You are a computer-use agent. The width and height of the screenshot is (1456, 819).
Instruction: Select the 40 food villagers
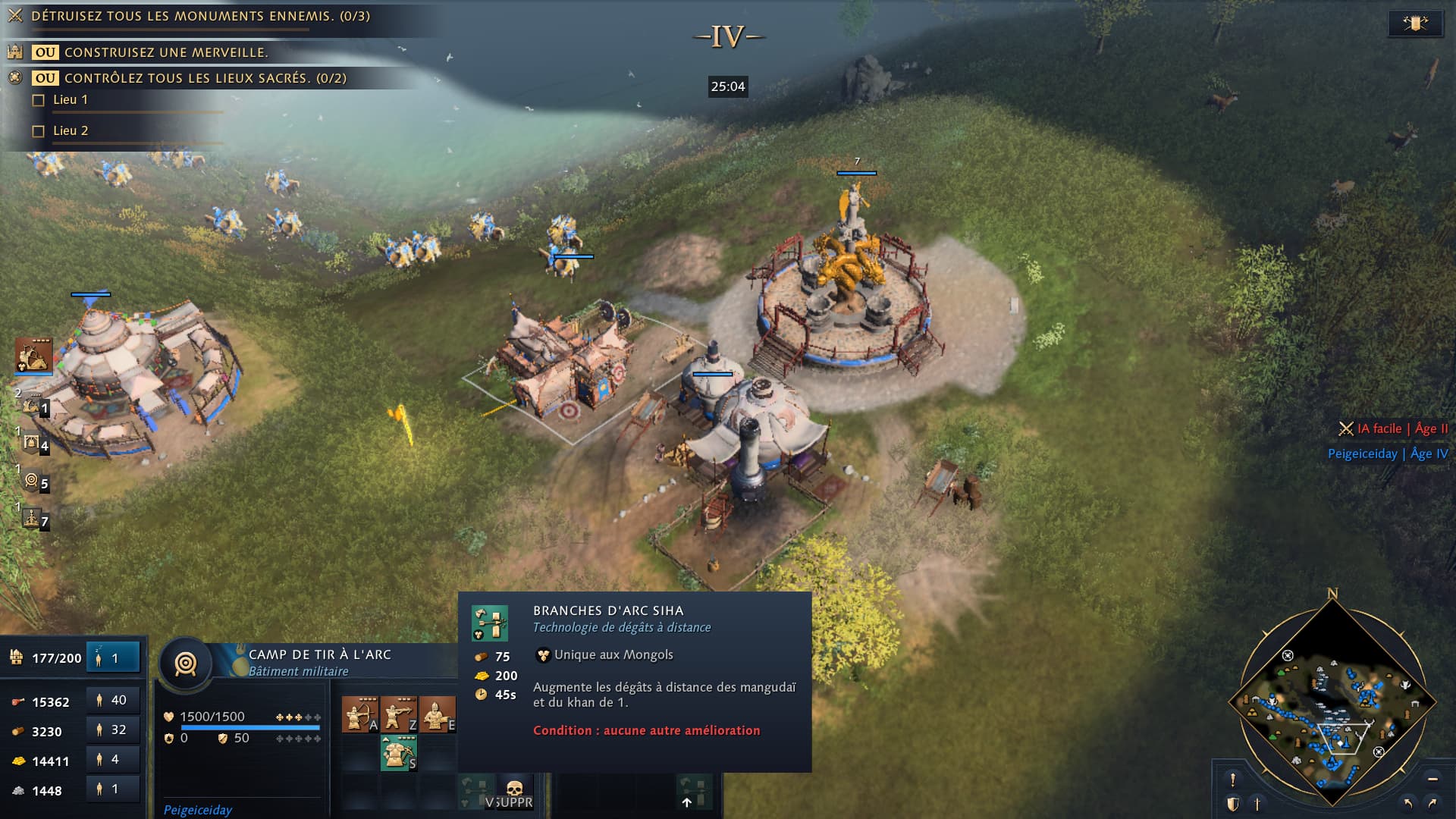pyautogui.click(x=112, y=700)
